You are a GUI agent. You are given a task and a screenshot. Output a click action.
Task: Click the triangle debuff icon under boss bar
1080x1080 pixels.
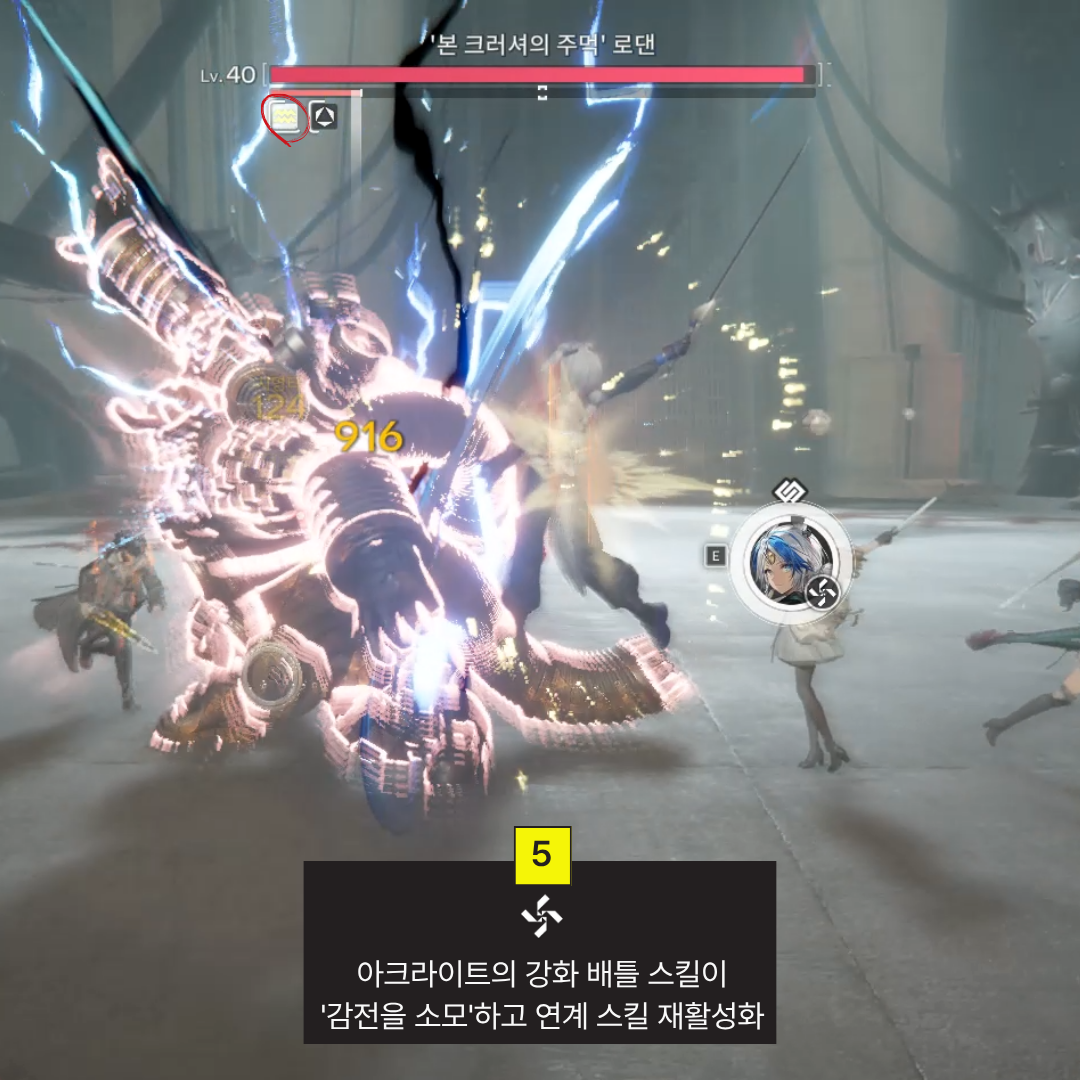[x=323, y=117]
